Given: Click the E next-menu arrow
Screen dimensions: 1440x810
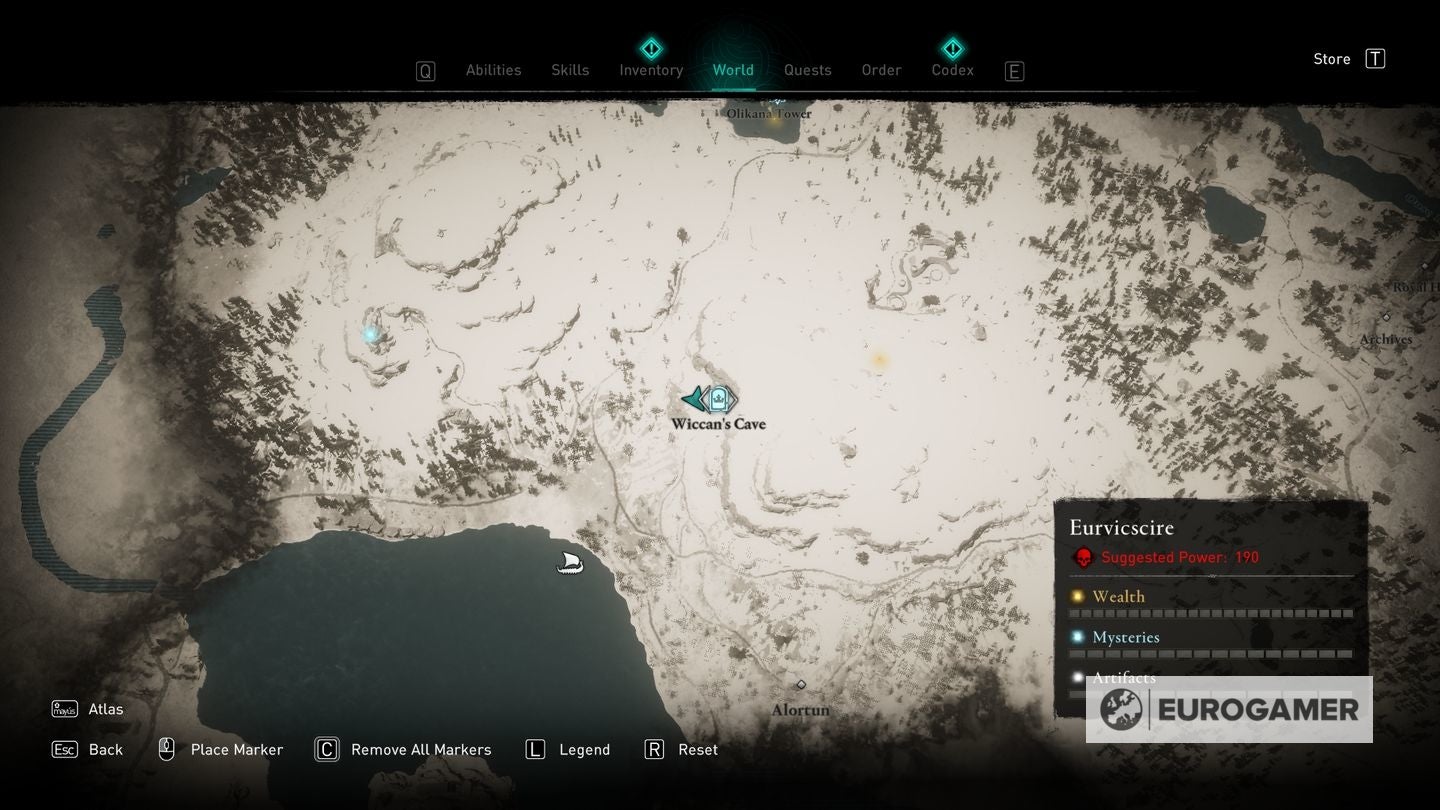Looking at the screenshot, I should click(1014, 70).
